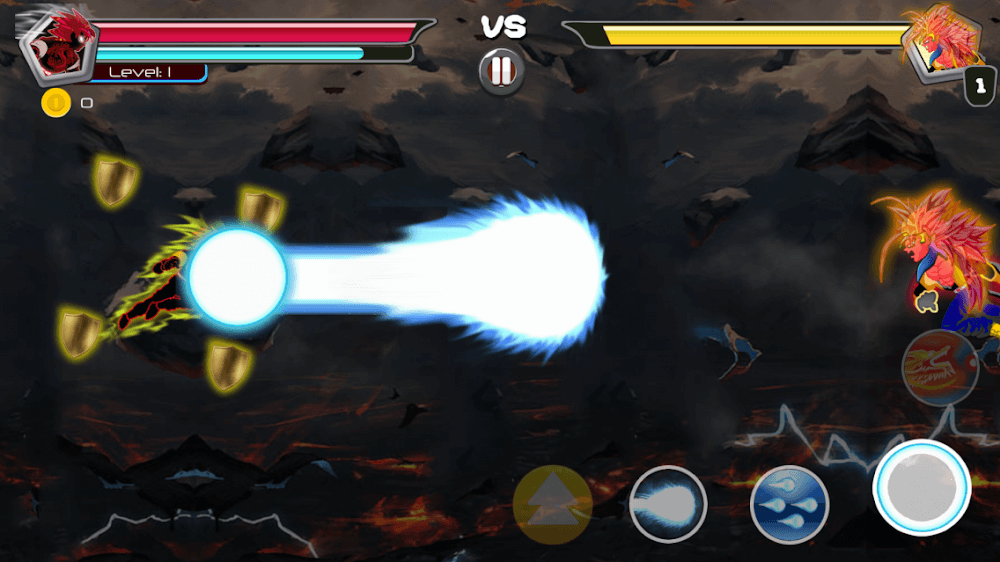Viewport: 1000px width, 562px height.
Task: Activate the yellow power-up arrow button
Action: coord(552,504)
